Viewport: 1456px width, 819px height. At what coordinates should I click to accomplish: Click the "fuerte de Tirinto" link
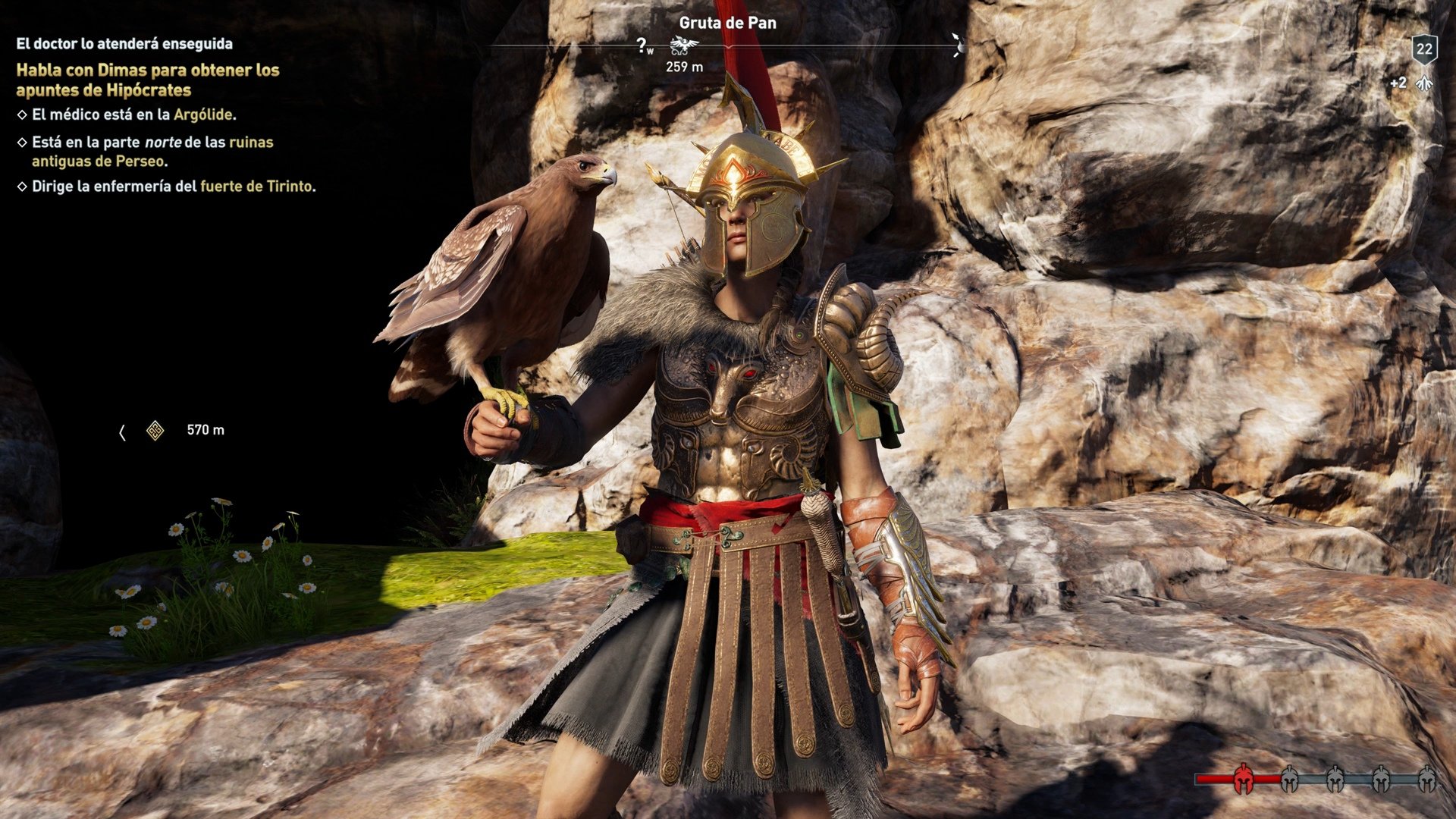click(257, 186)
